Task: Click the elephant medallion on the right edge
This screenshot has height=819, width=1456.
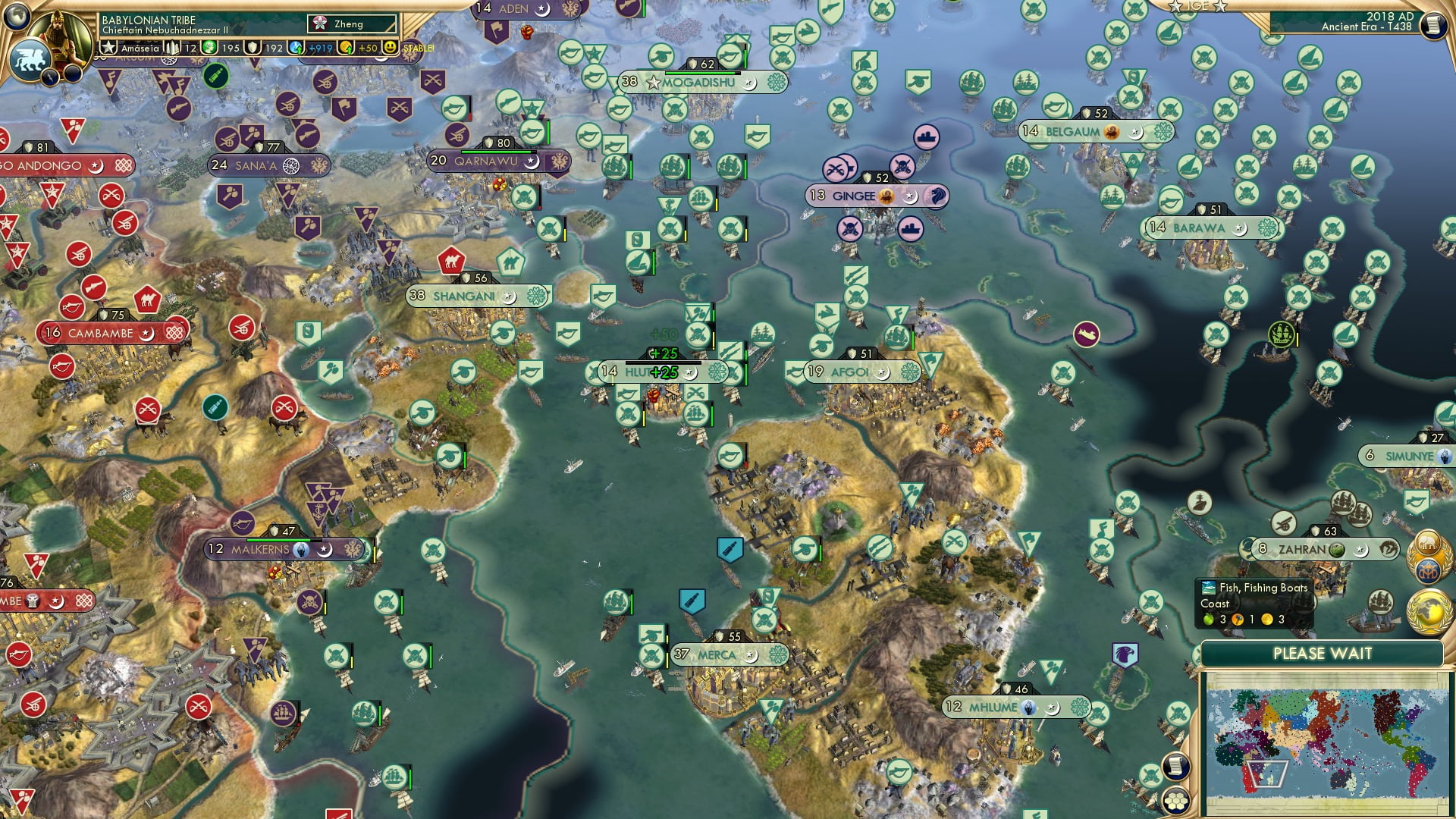Action: pos(1427,542)
